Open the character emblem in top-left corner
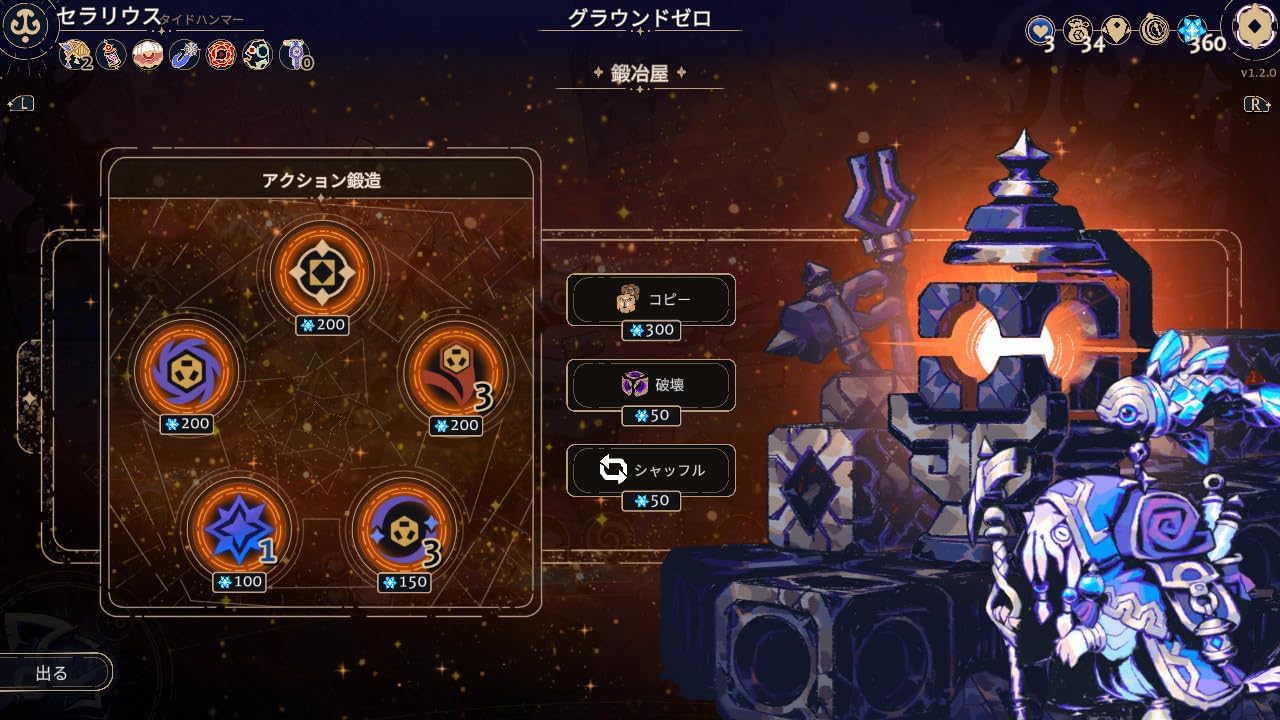 pyautogui.click(x=24, y=27)
